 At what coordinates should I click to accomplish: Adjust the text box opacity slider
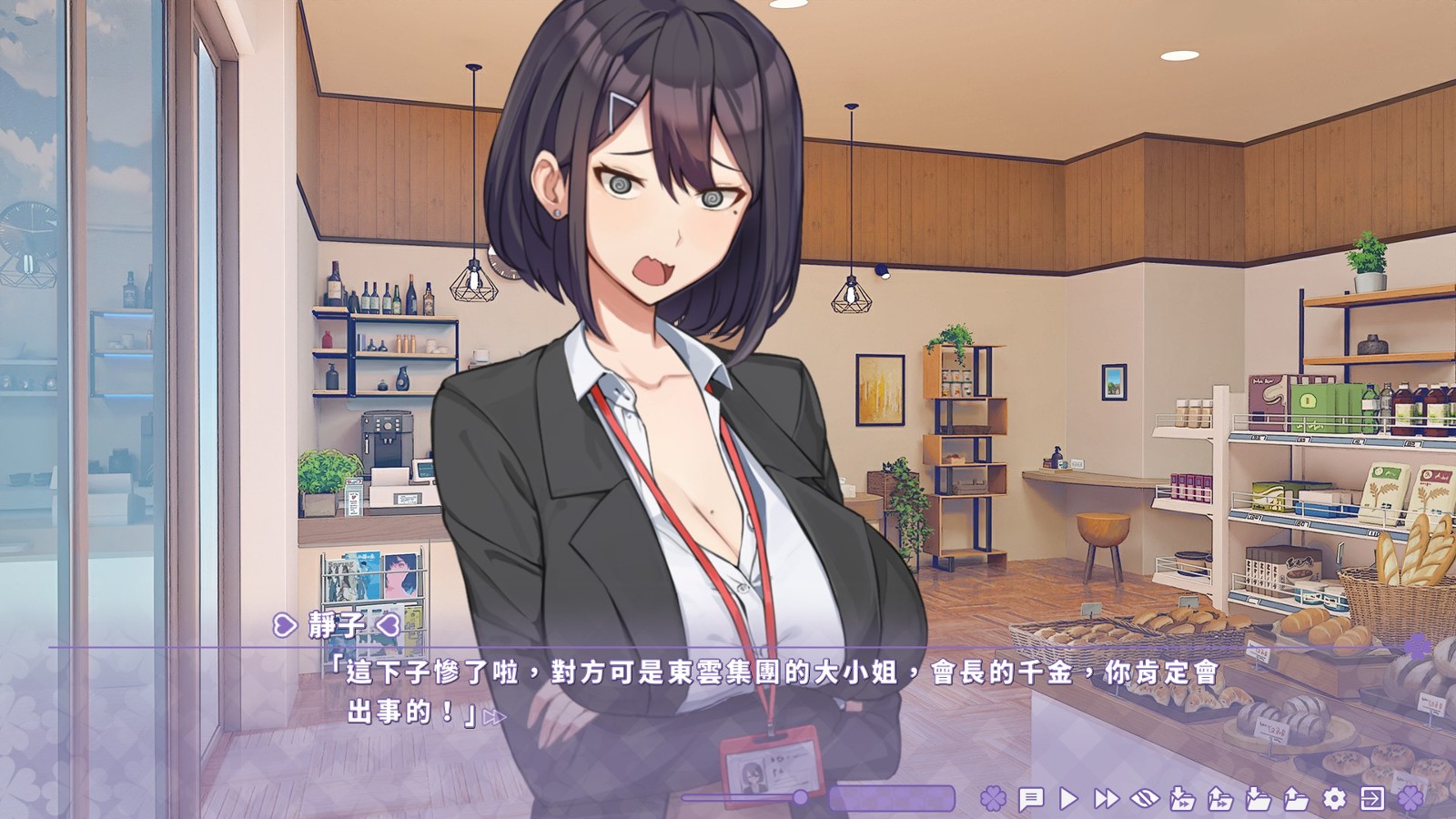pos(800,798)
